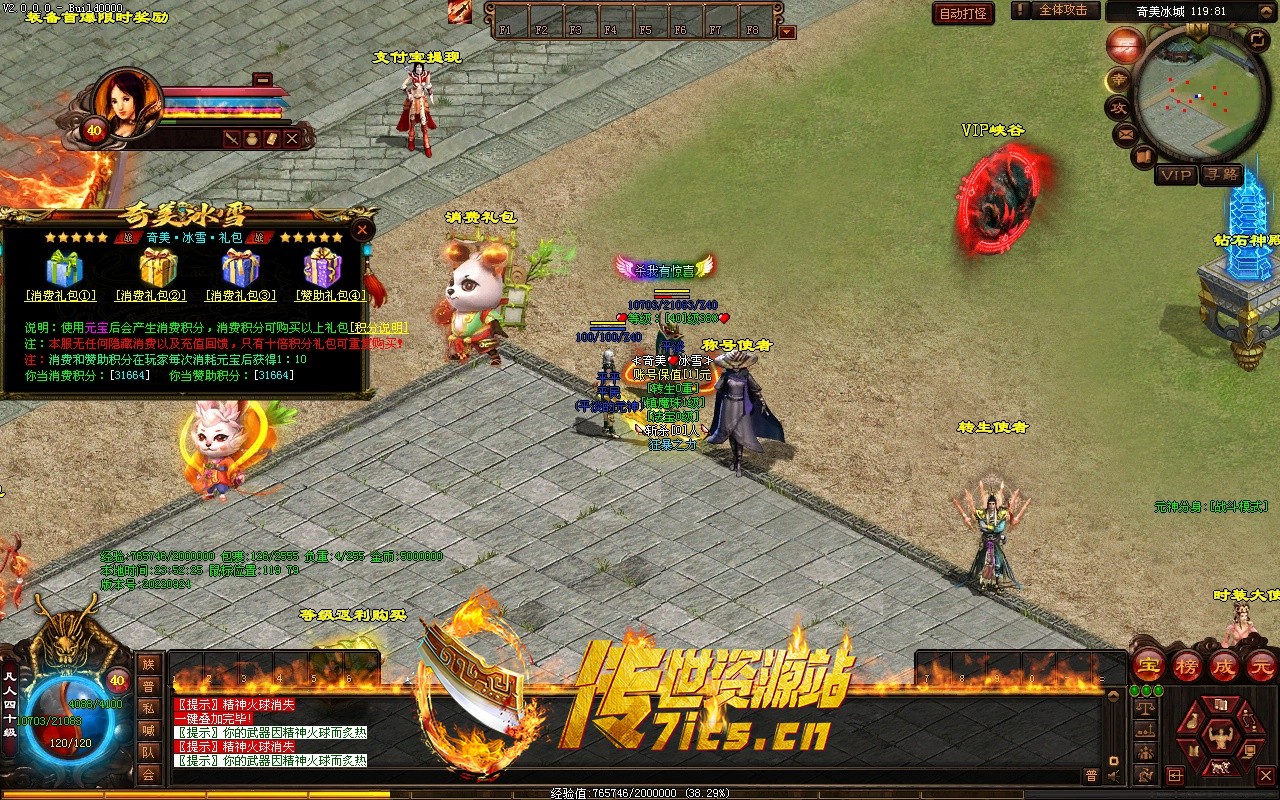Screen dimensions: 1280x800
Task: Toggle the 自动打怪 auto-fight button
Action: coord(963,14)
